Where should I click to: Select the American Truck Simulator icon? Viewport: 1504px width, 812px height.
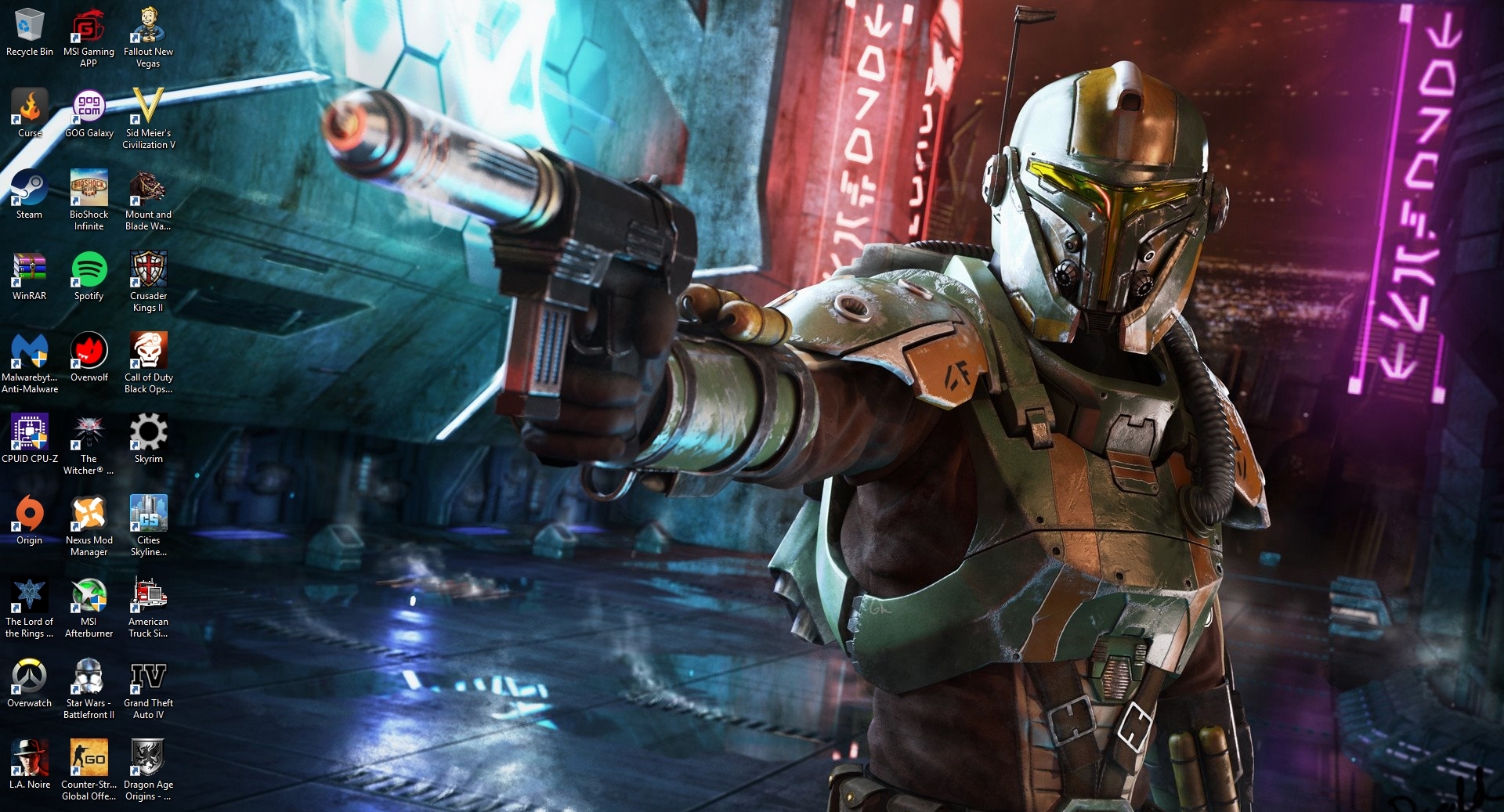tap(148, 596)
